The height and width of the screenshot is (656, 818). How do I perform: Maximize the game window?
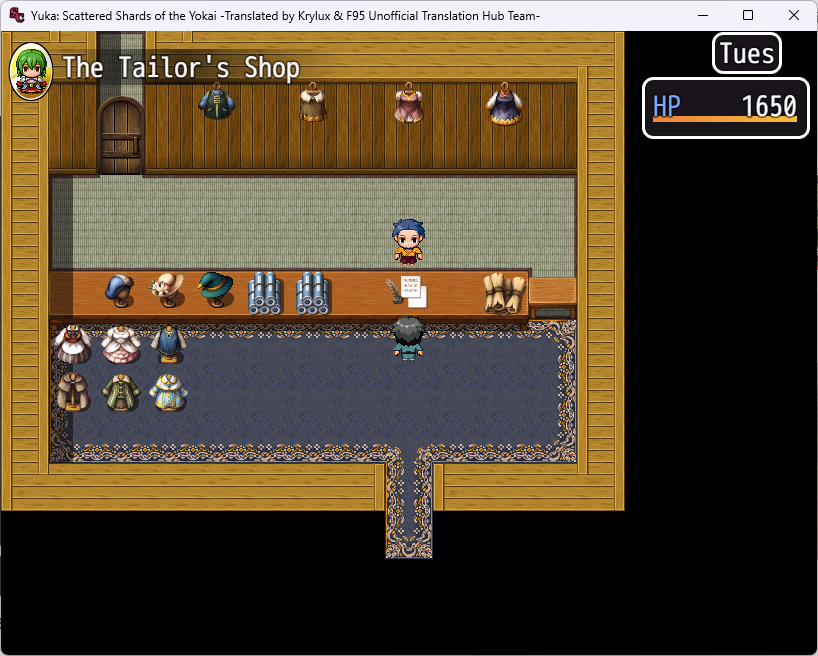pyautogui.click(x=748, y=15)
